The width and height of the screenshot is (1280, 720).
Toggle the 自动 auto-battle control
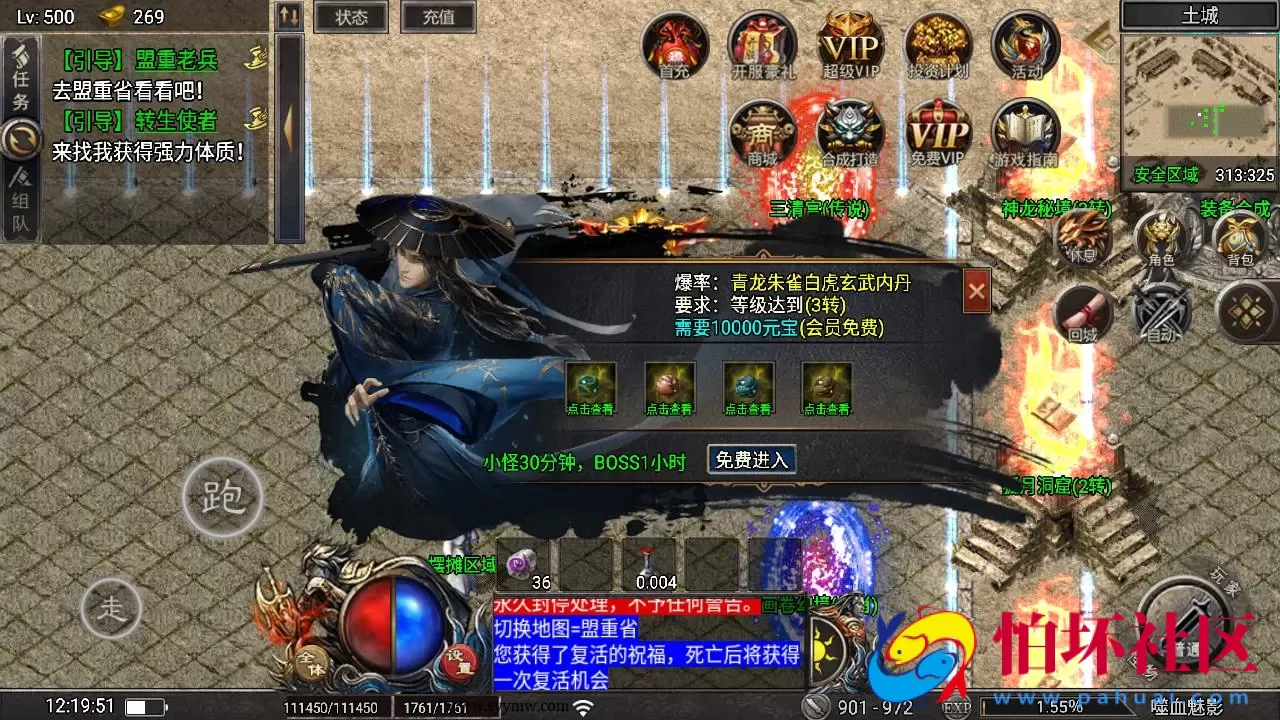pyautogui.click(x=1160, y=313)
